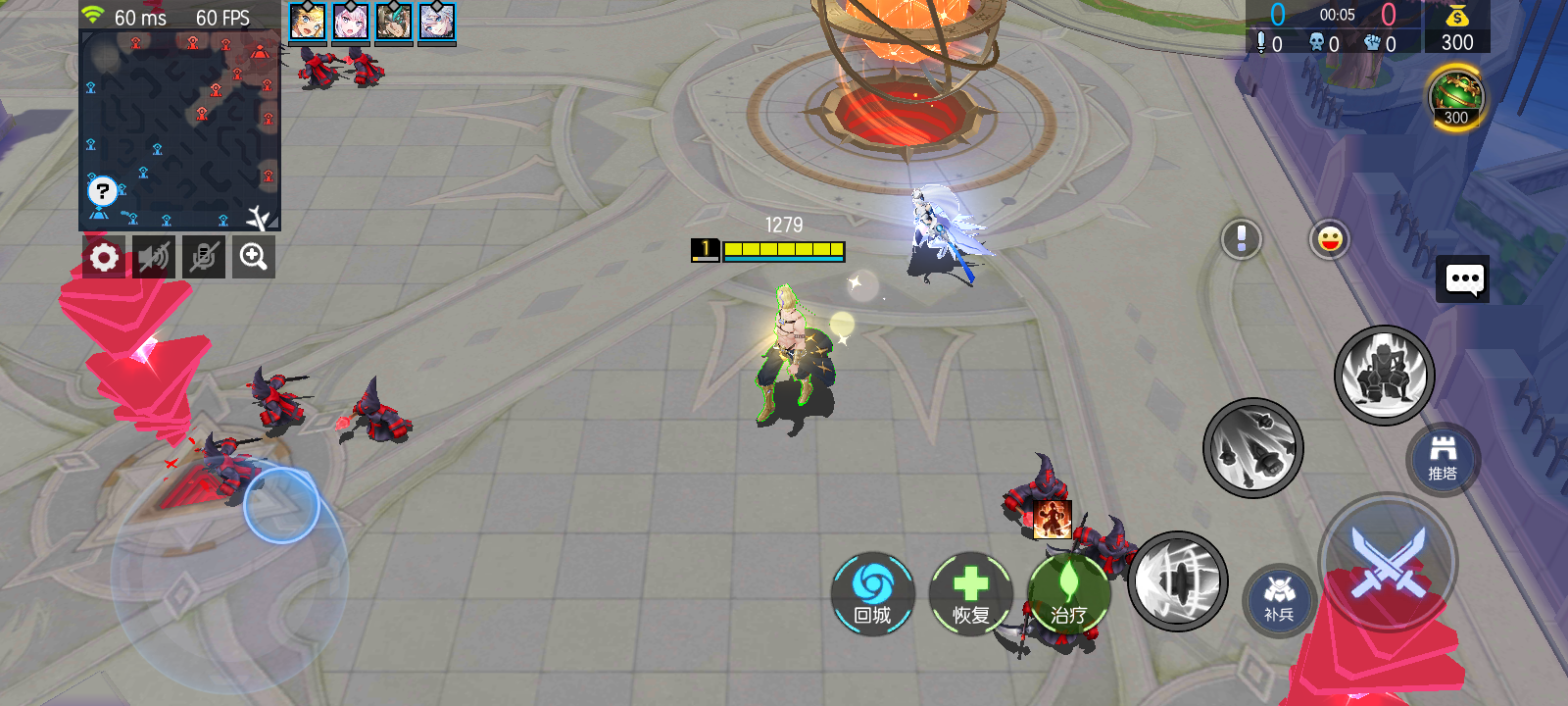Screen dimensions: 1568x706
Task: Open the exclamation alert indicator
Action: point(1240,238)
